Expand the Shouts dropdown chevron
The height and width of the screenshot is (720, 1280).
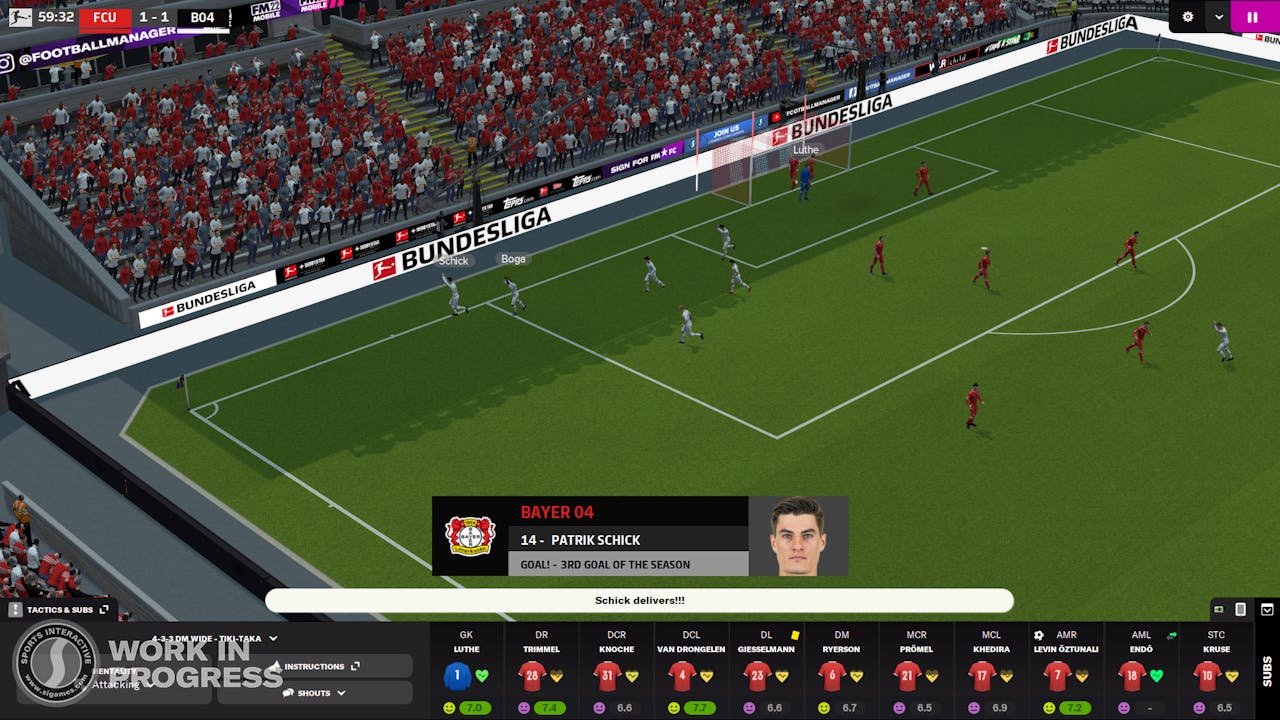(340, 692)
